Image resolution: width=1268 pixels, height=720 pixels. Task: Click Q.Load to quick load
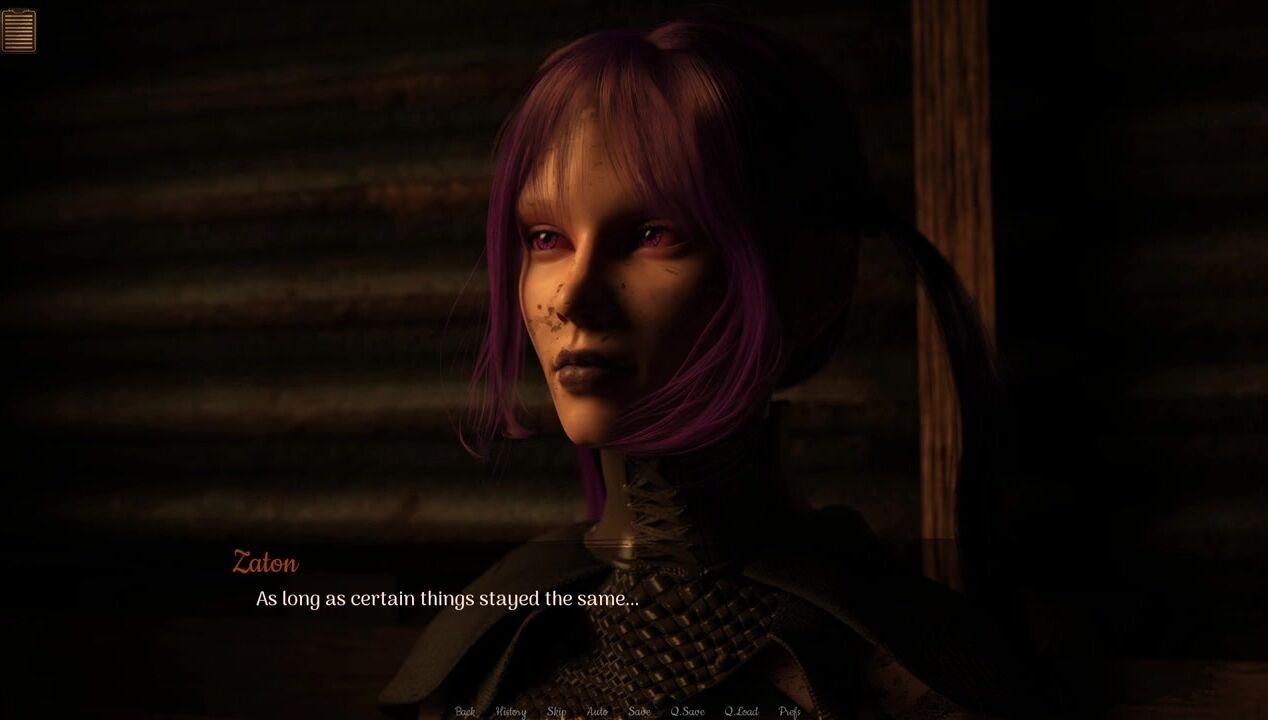pyautogui.click(x=741, y=712)
